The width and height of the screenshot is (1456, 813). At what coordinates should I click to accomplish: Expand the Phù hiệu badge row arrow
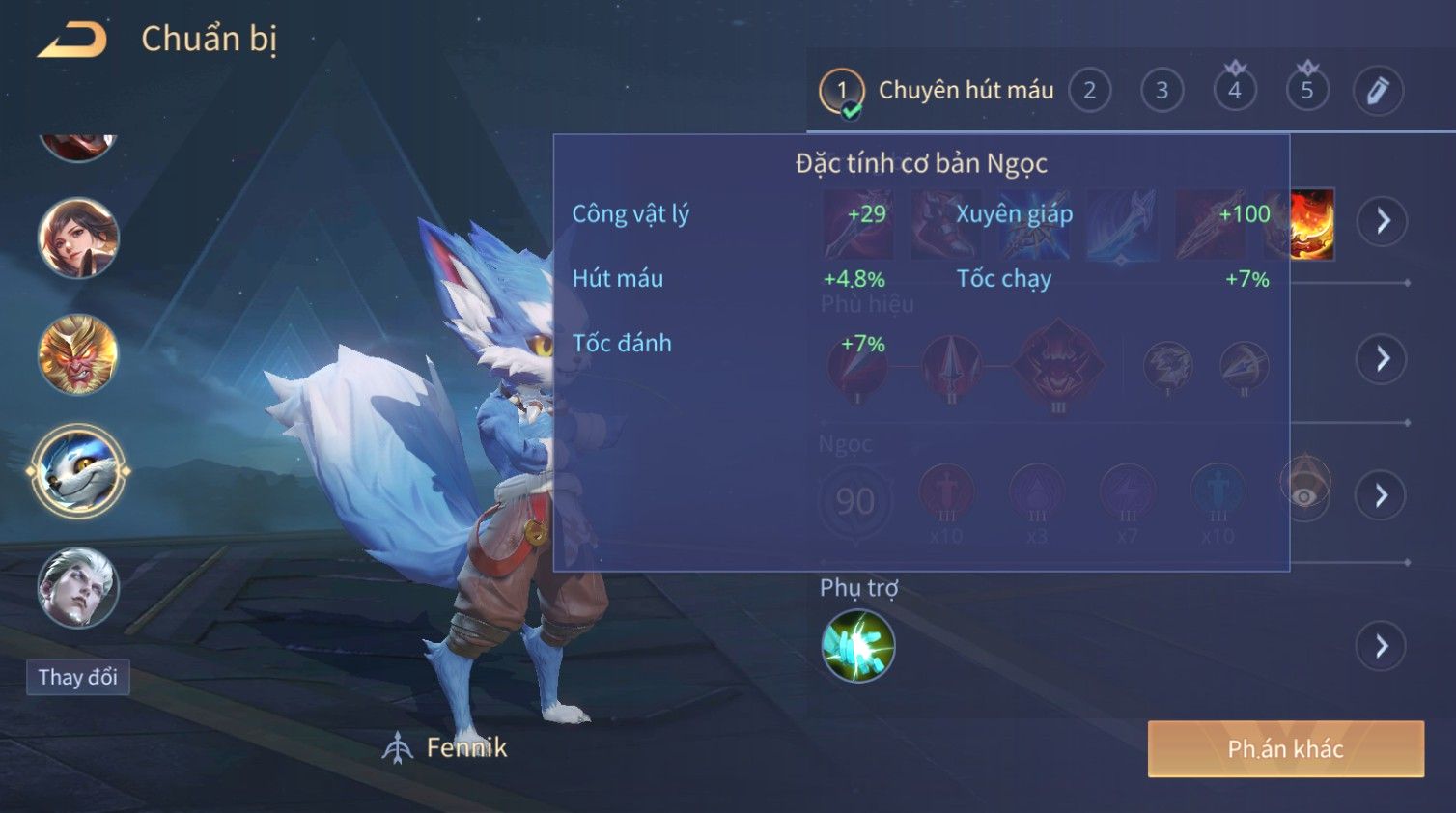[x=1383, y=359]
